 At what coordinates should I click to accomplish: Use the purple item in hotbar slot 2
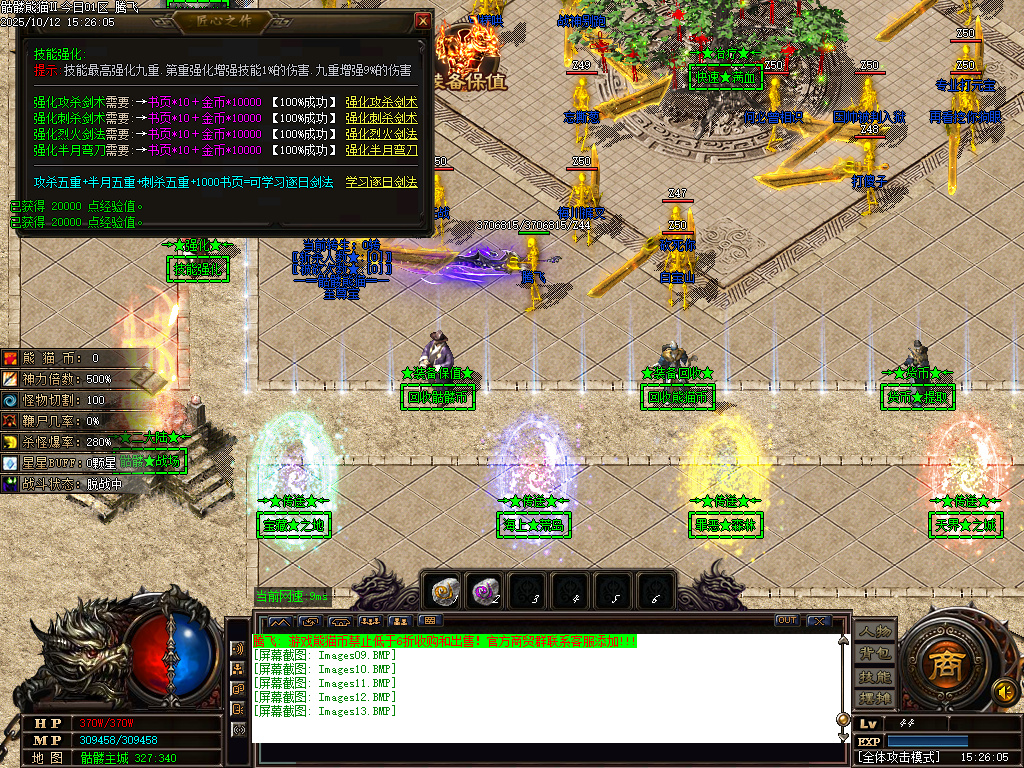tap(485, 592)
